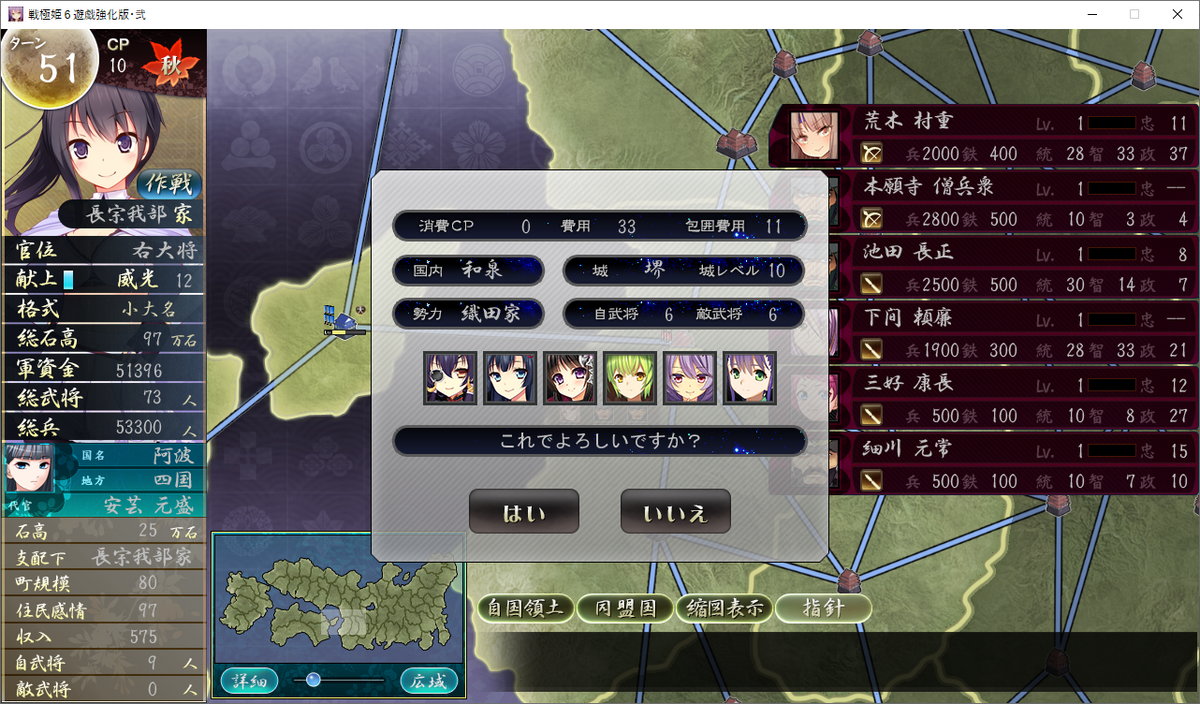Screen dimensions: 1200x704
Task: Decline with the いいえ button
Action: [x=675, y=512]
